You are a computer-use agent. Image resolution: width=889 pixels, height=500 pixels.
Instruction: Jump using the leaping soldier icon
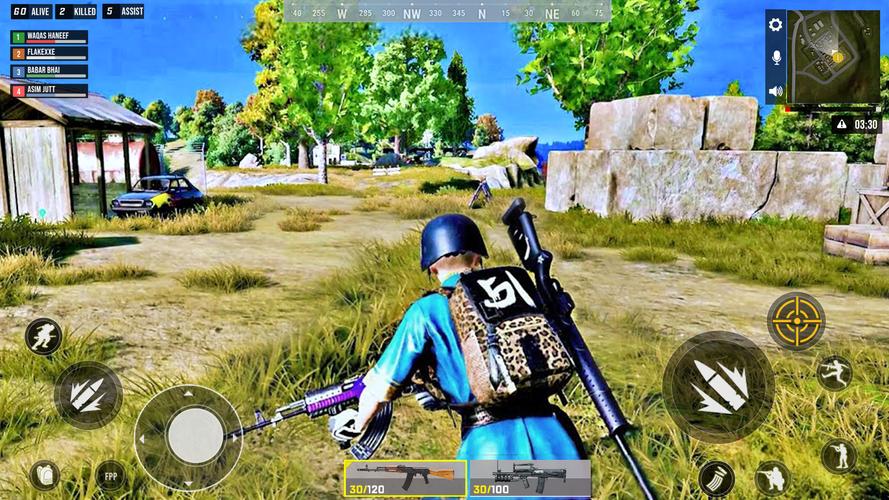(833, 372)
